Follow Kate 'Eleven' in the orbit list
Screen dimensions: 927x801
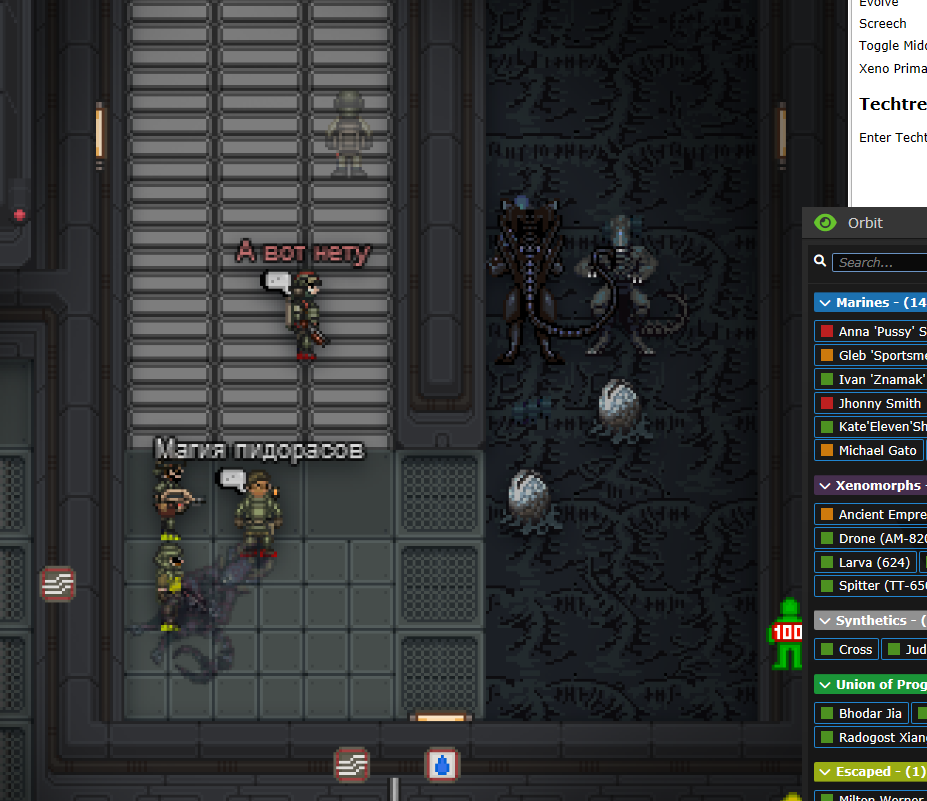[872, 427]
